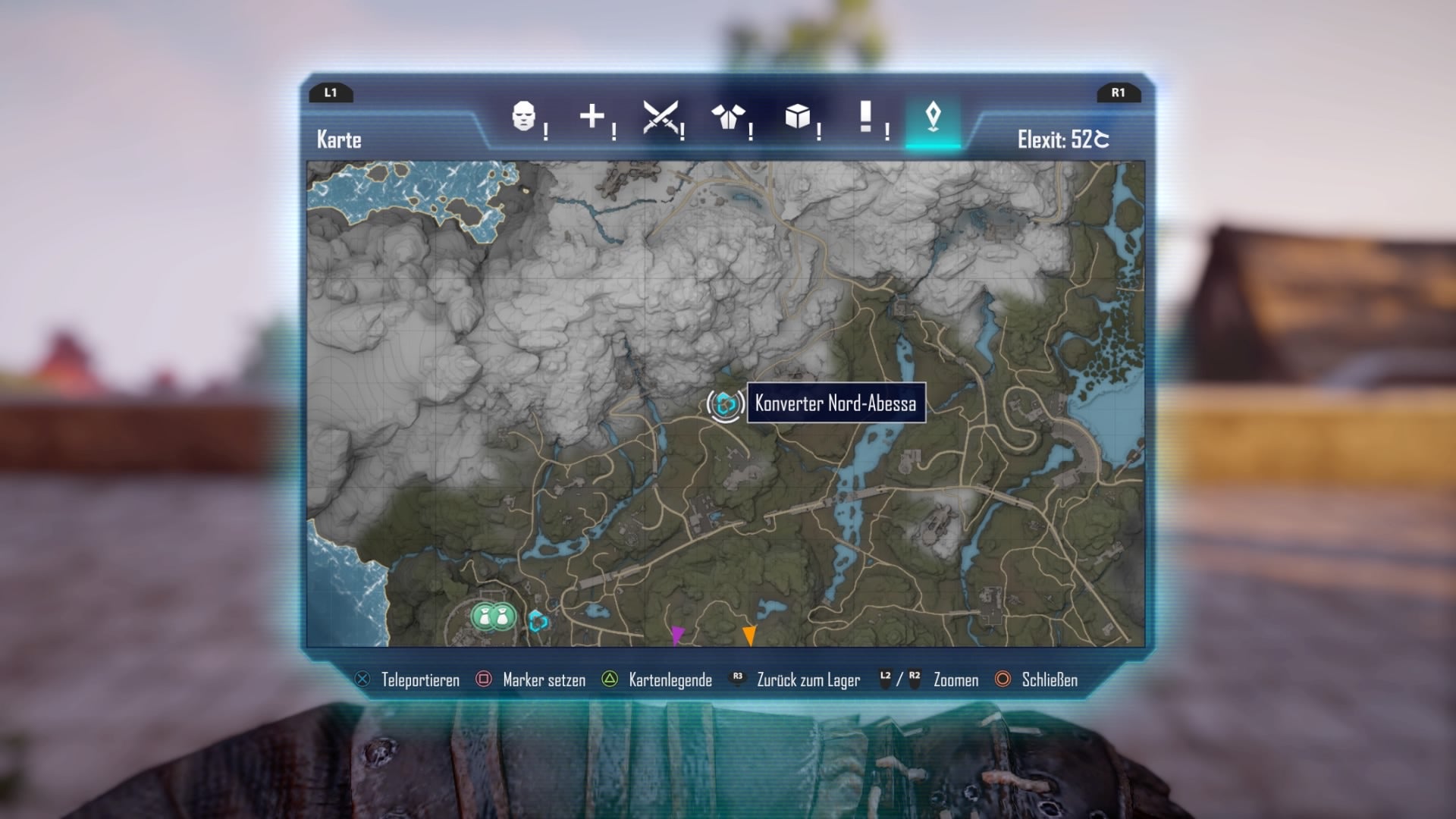Switch to the exclamation mark quest tab
This screenshot has width=1456, height=819.
[865, 117]
